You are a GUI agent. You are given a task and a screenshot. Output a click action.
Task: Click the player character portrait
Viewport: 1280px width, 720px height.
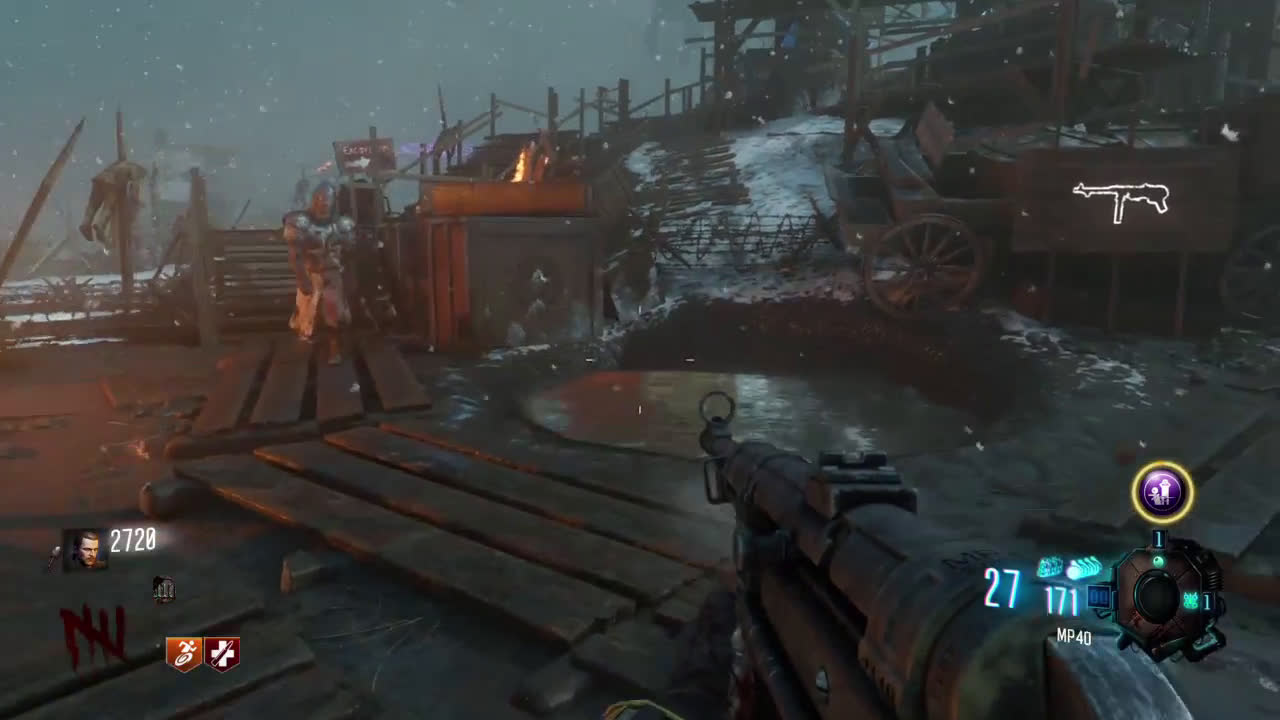(x=84, y=549)
